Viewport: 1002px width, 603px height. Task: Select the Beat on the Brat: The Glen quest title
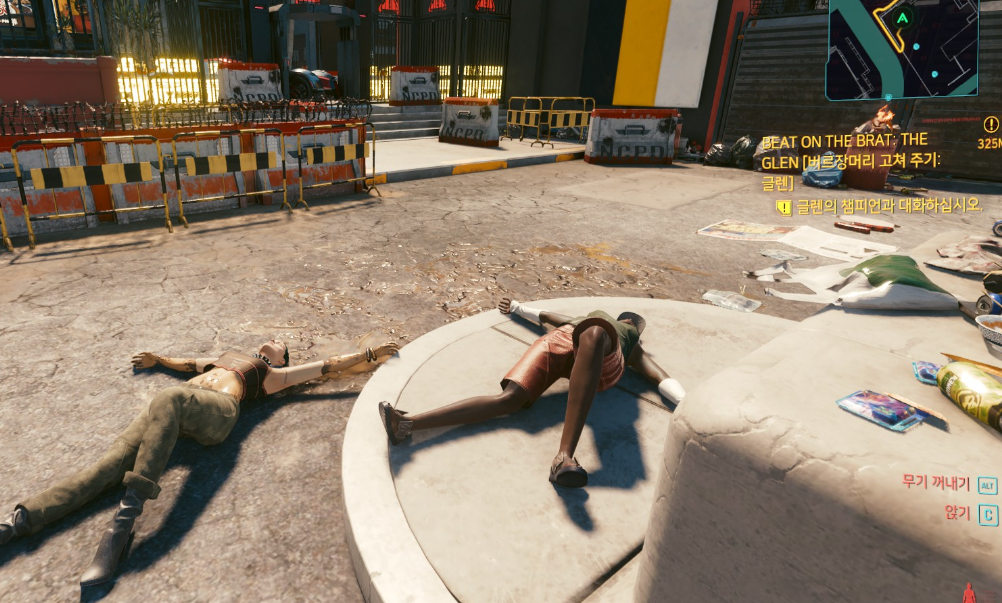857,161
